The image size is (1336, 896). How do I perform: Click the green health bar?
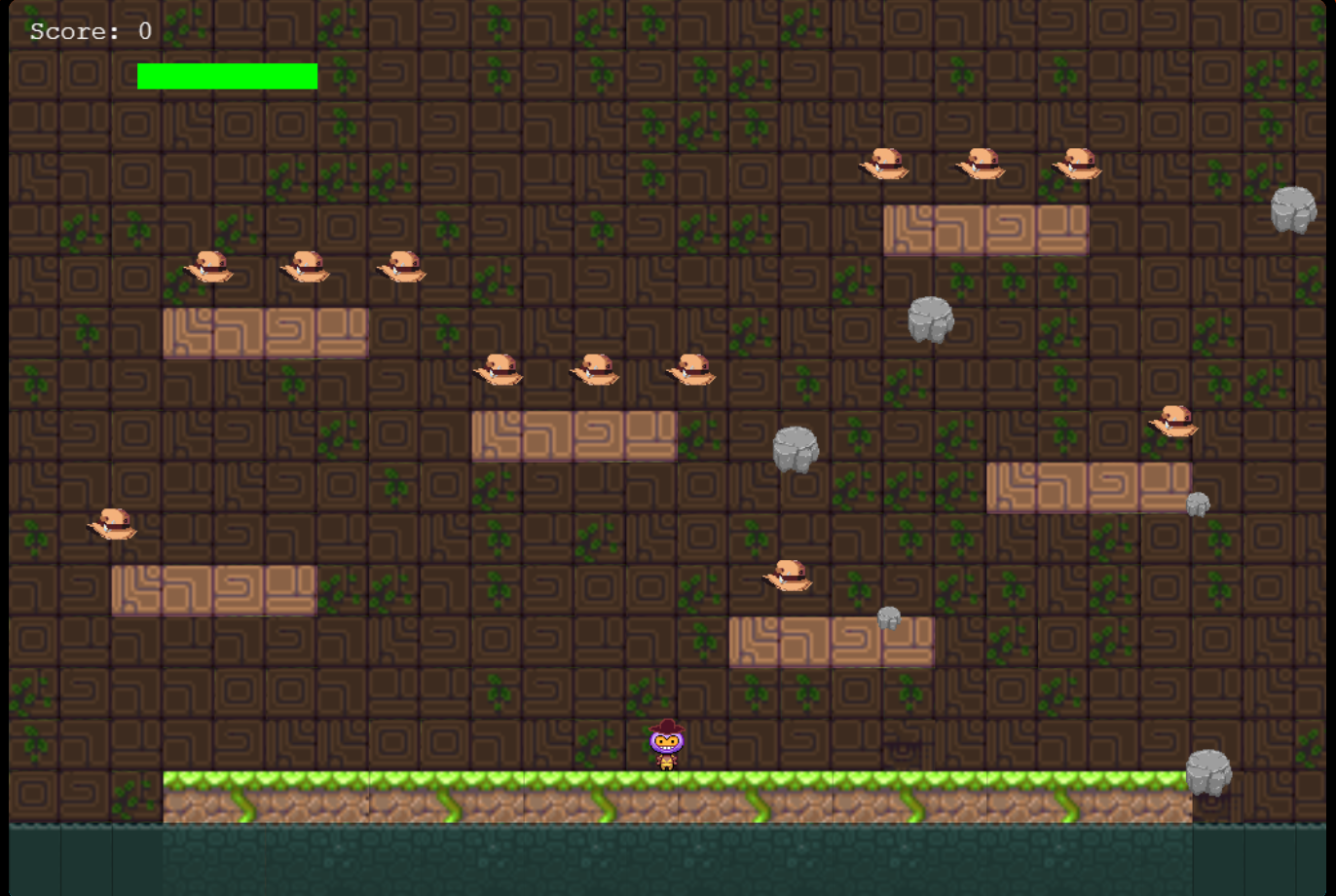227,76
